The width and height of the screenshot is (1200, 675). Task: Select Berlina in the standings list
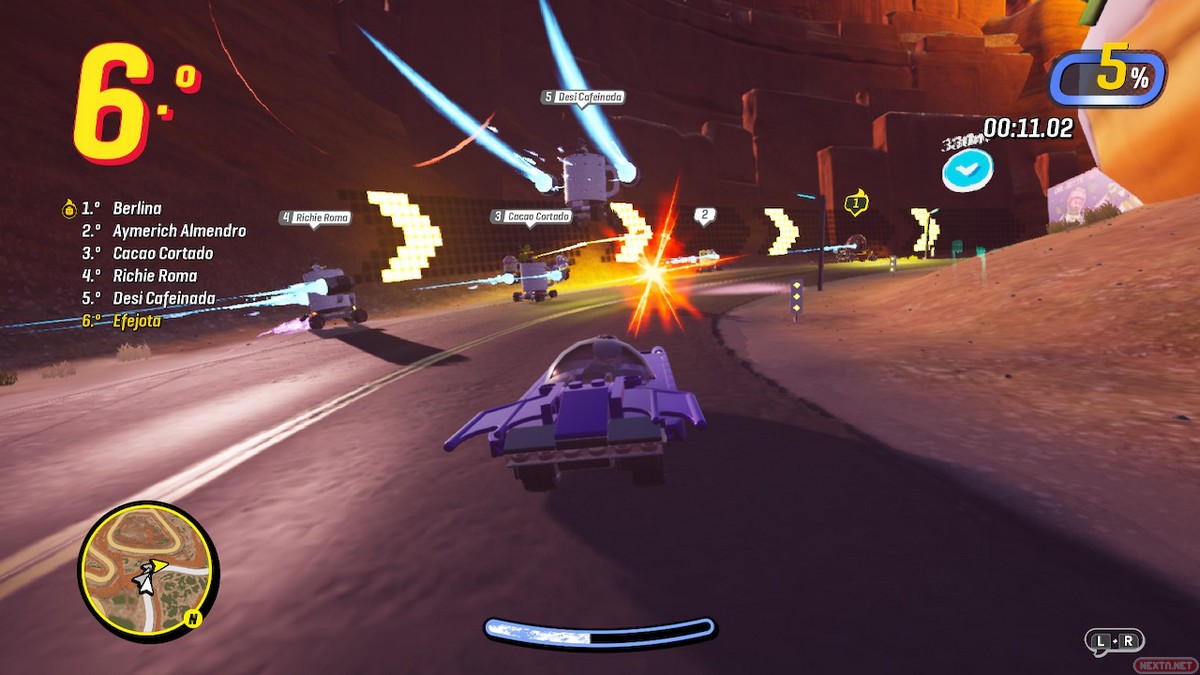pyautogui.click(x=137, y=209)
